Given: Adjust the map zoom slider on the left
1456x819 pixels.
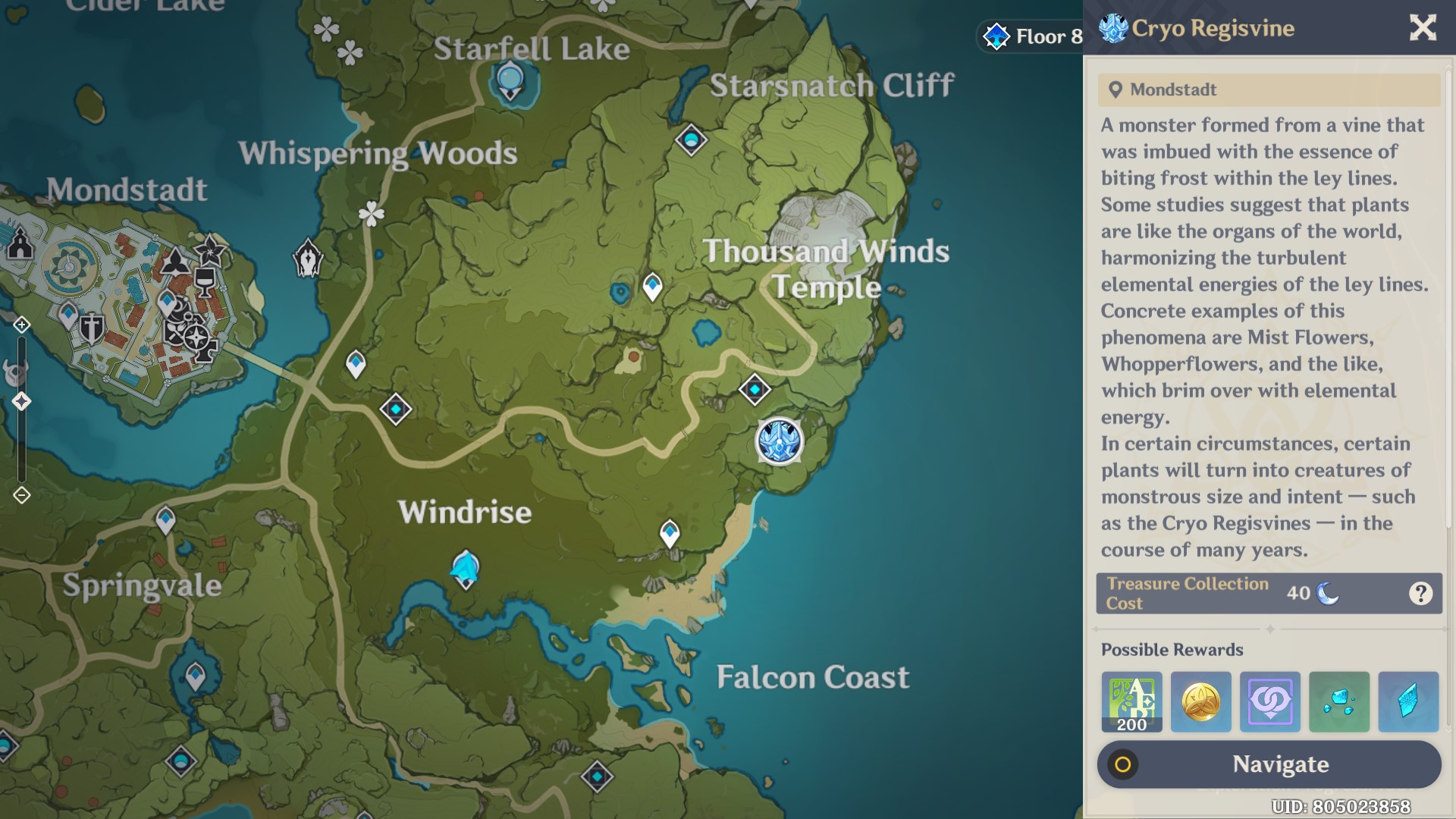Looking at the screenshot, I should (20, 402).
